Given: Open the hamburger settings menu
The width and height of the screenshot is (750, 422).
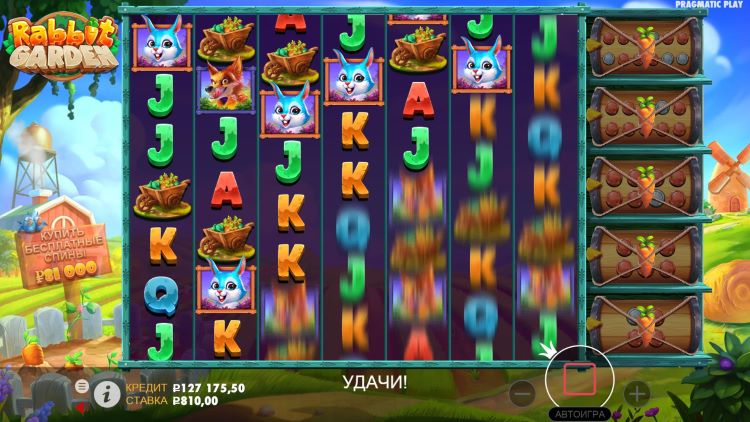Looking at the screenshot, I should point(82,385).
